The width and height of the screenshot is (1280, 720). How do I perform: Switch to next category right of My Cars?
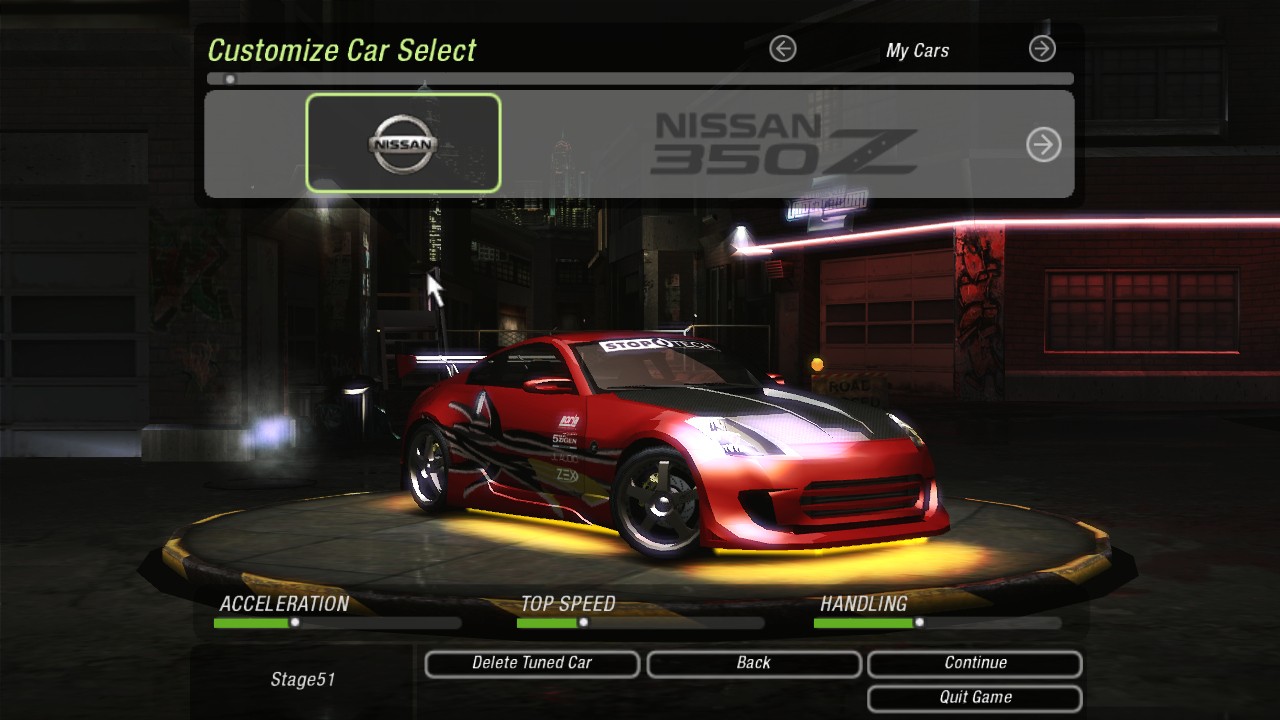[1042, 49]
